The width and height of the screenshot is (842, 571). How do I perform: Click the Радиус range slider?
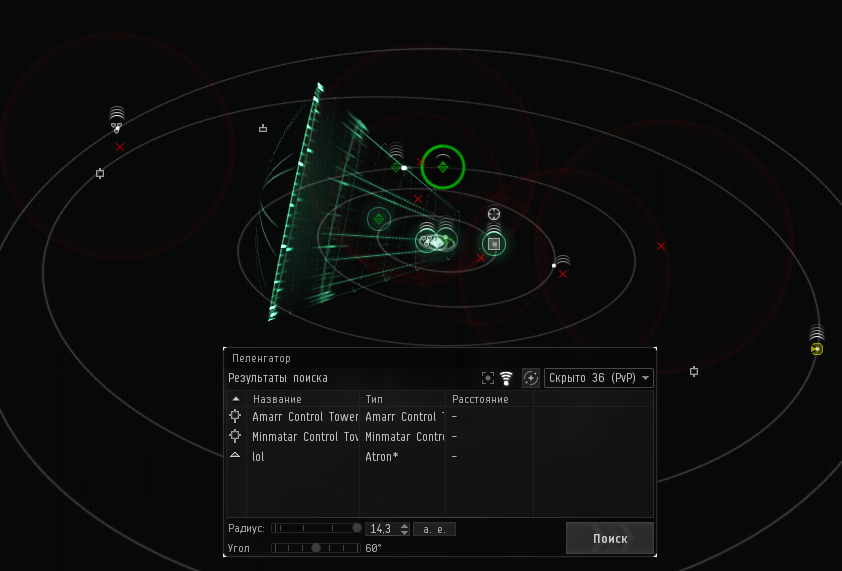(316, 528)
